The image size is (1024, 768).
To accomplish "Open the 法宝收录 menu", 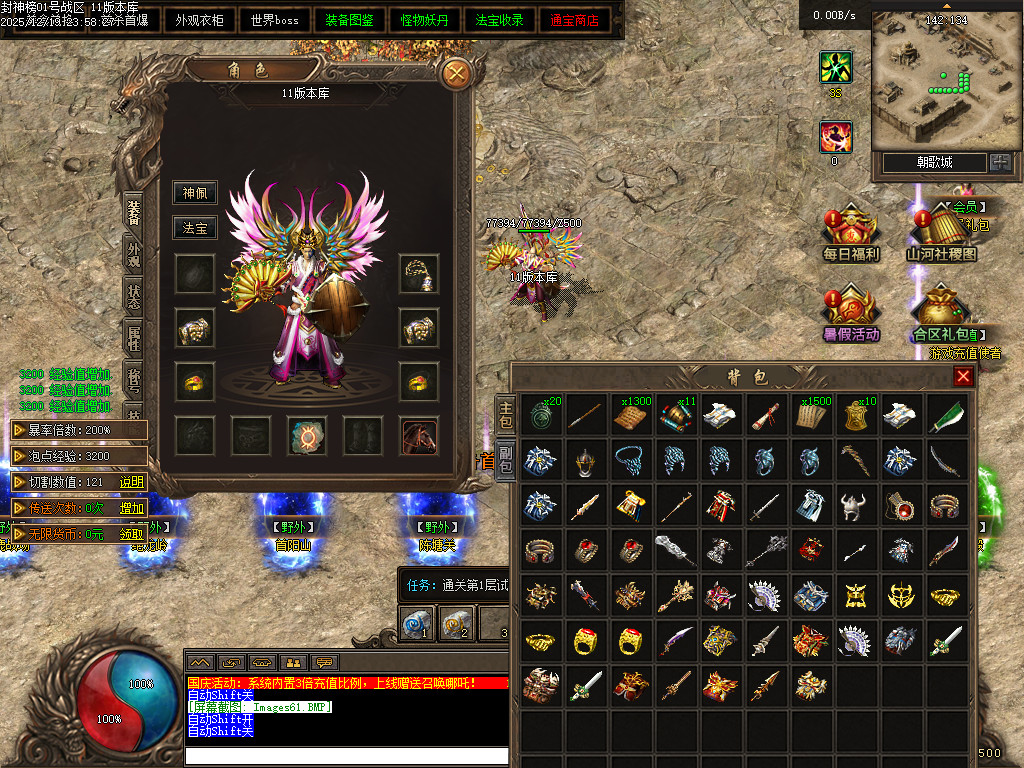I will 500,20.
